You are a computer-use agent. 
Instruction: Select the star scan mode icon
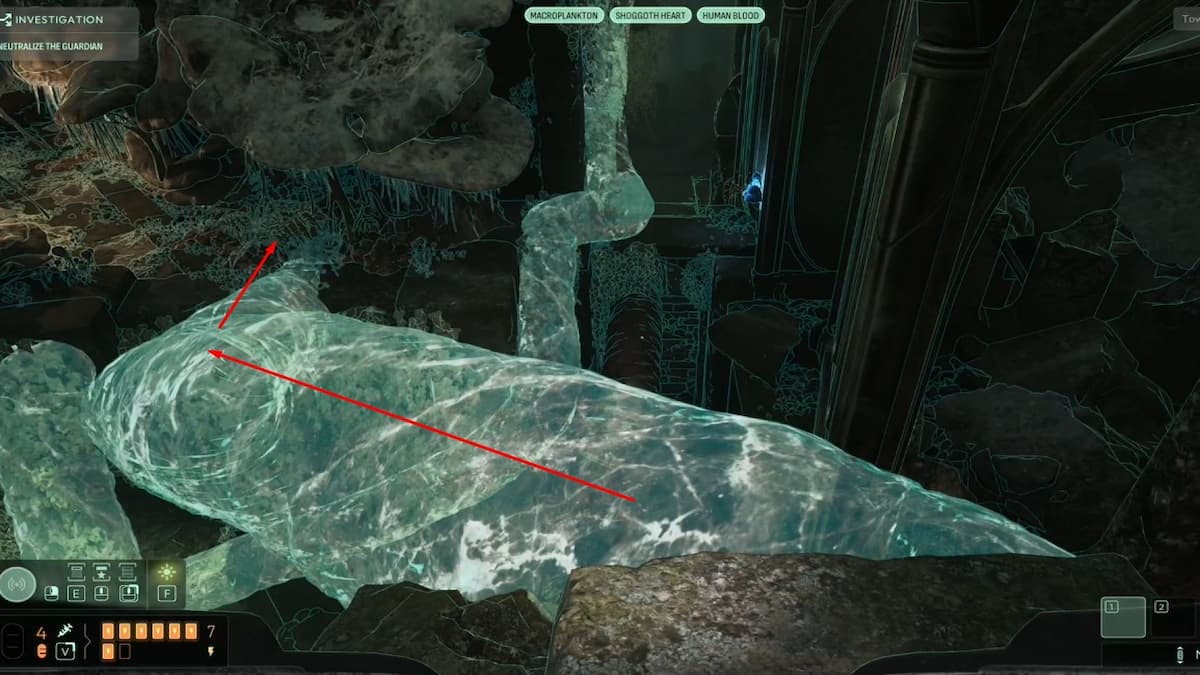pos(101,571)
